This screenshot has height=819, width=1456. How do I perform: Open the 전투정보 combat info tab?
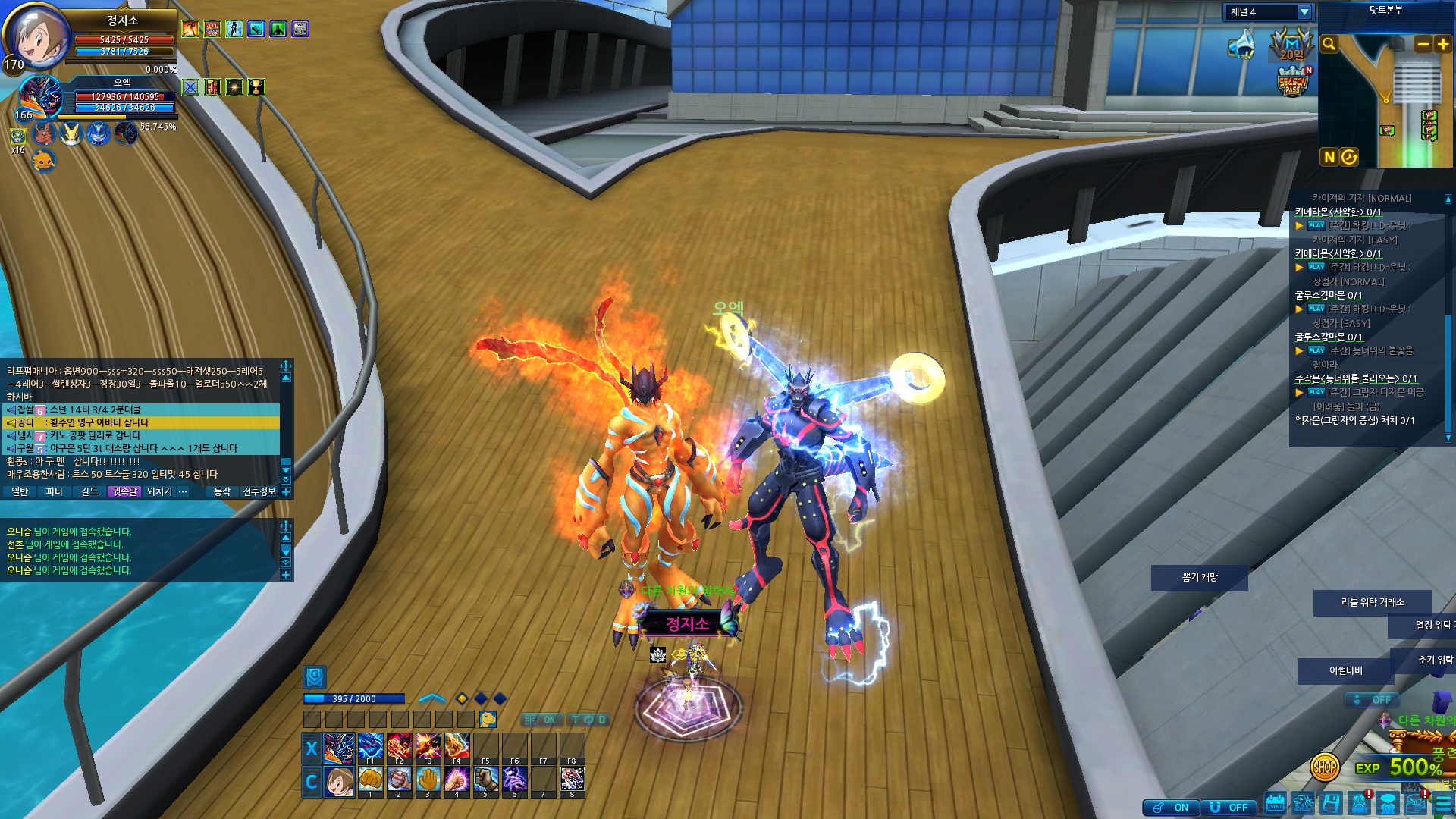[259, 491]
